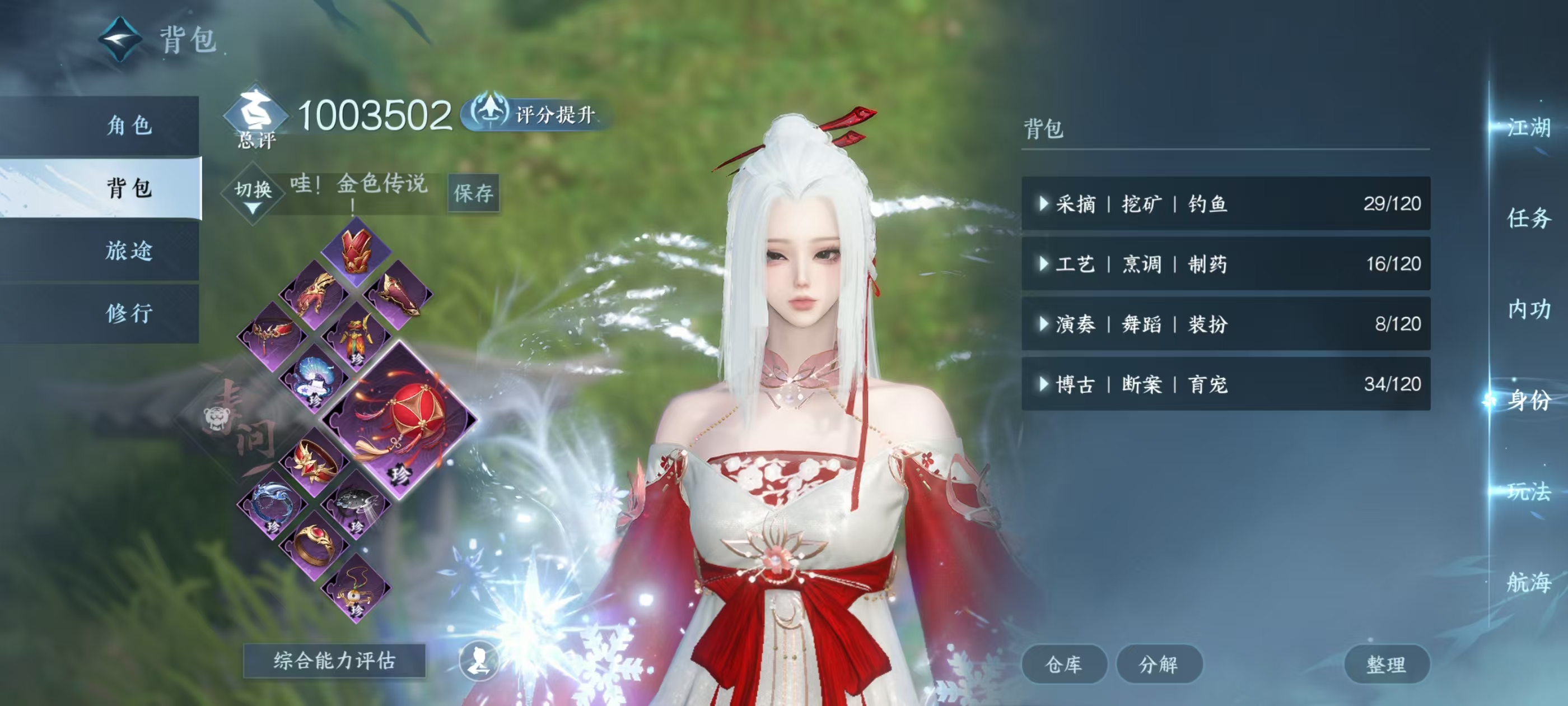Open the 仓库 warehouse button
The width and height of the screenshot is (1568, 706).
click(x=1065, y=665)
